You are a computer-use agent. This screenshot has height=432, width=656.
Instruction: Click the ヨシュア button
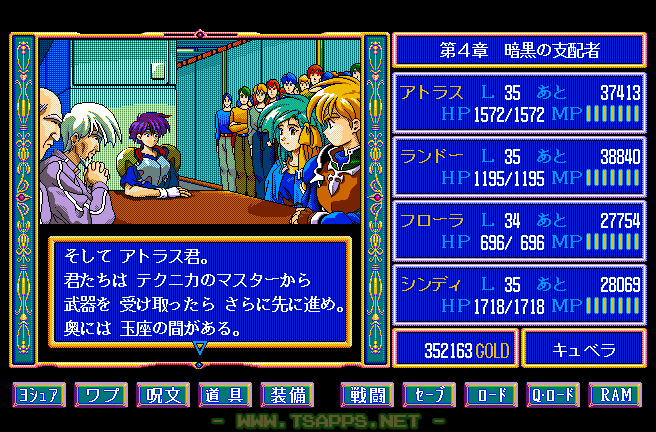(x=40, y=394)
